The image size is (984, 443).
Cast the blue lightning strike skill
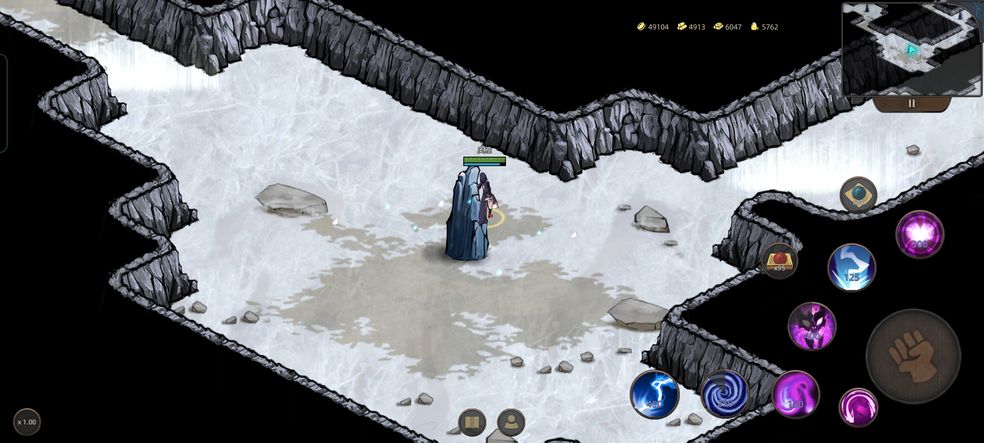[x=851, y=267]
